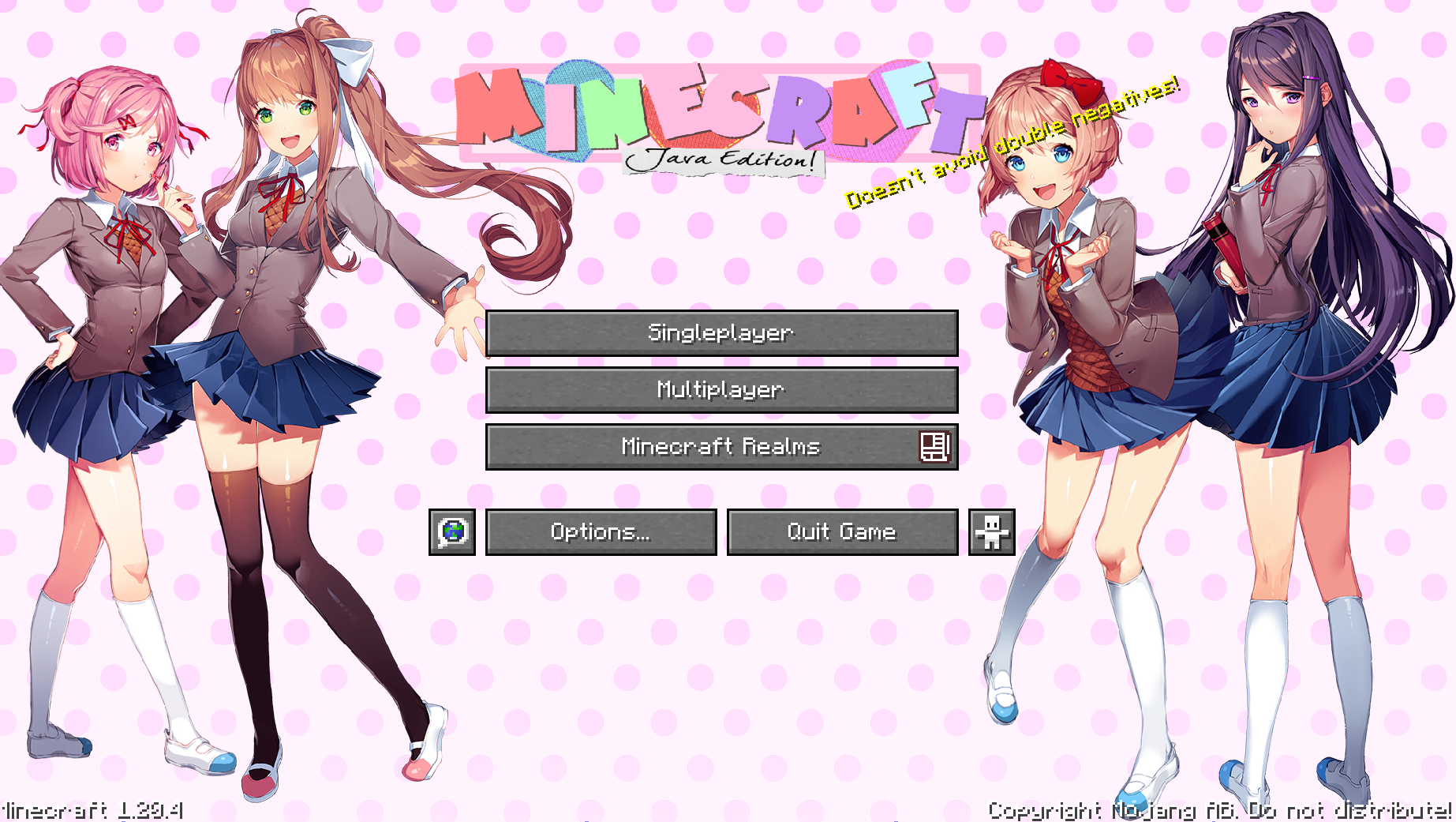The height and width of the screenshot is (822, 1456).
Task: Open the Multiplayer server browser
Action: click(722, 390)
